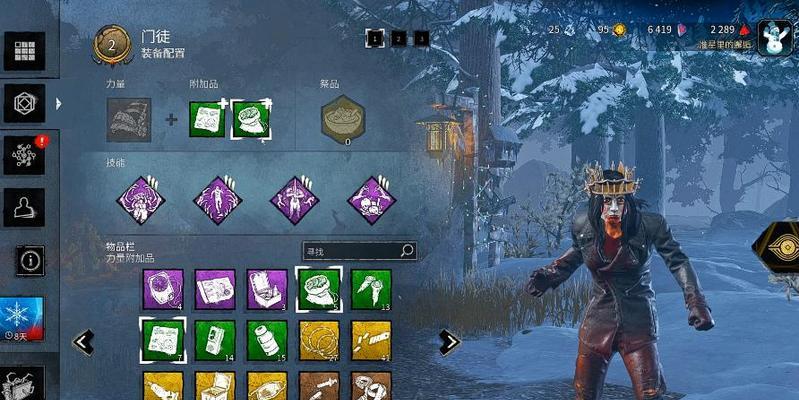Image resolution: width=799 pixels, height=400 pixels.
Task: Select the loadout hexagon sidebar icon
Action: (24, 103)
